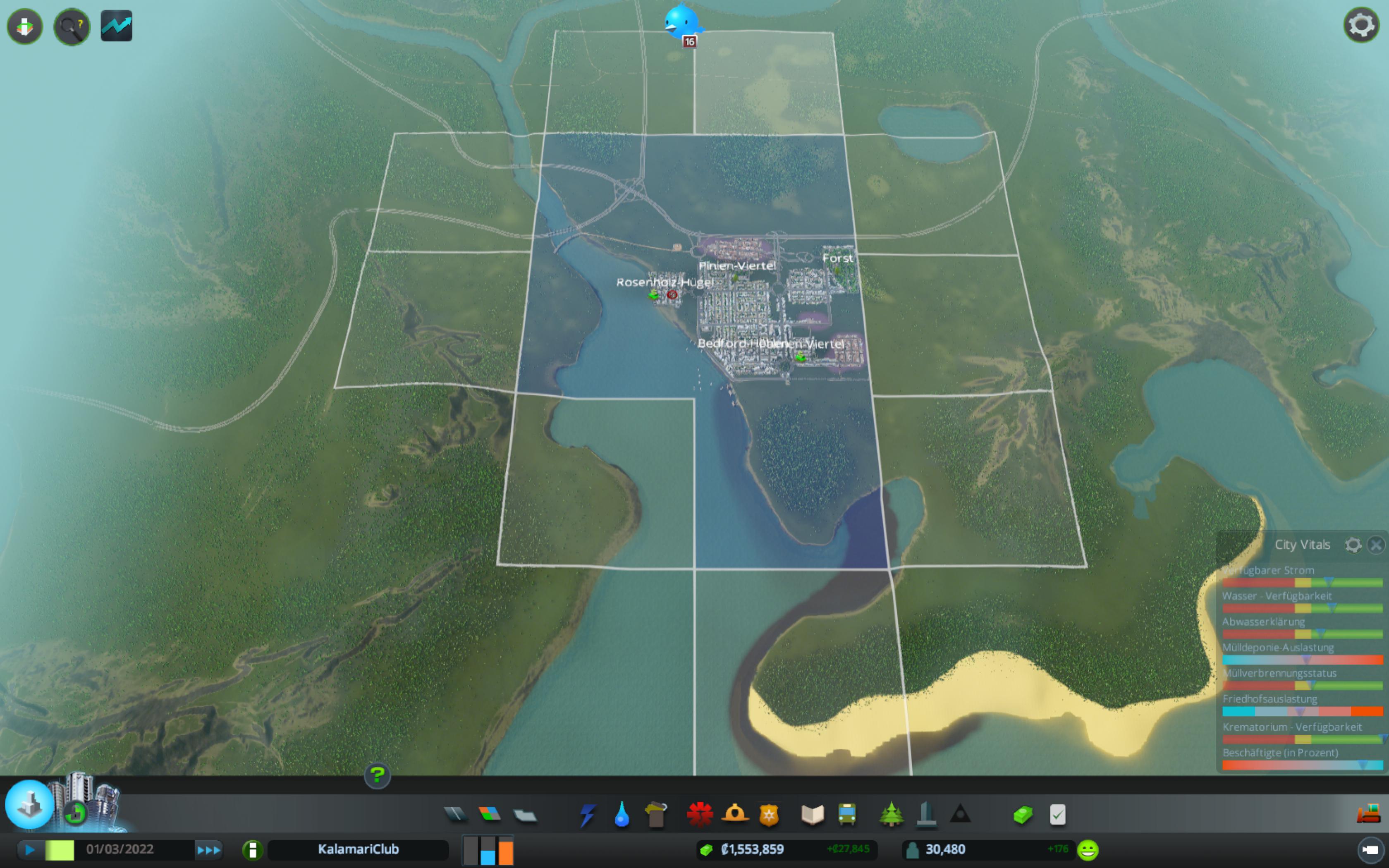
Task: Open the Public Transport bus menu
Action: (x=847, y=815)
